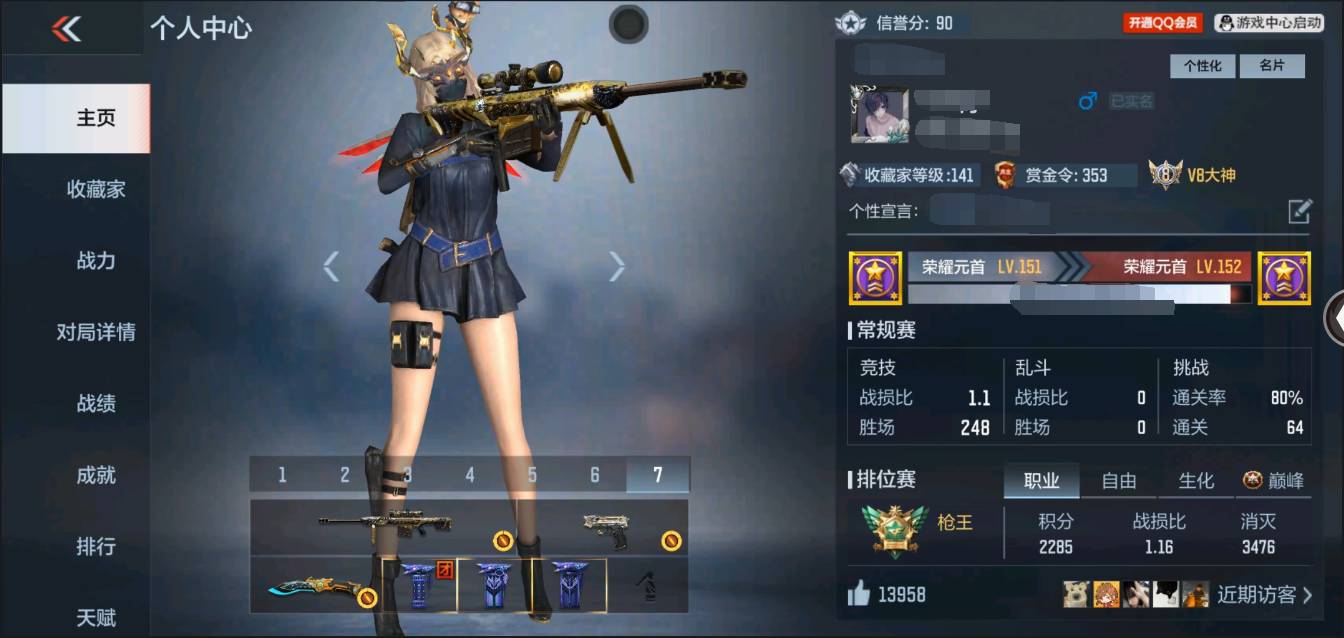The height and width of the screenshot is (638, 1344).
Task: Give a like with the thumbs-up icon
Action: point(858,595)
